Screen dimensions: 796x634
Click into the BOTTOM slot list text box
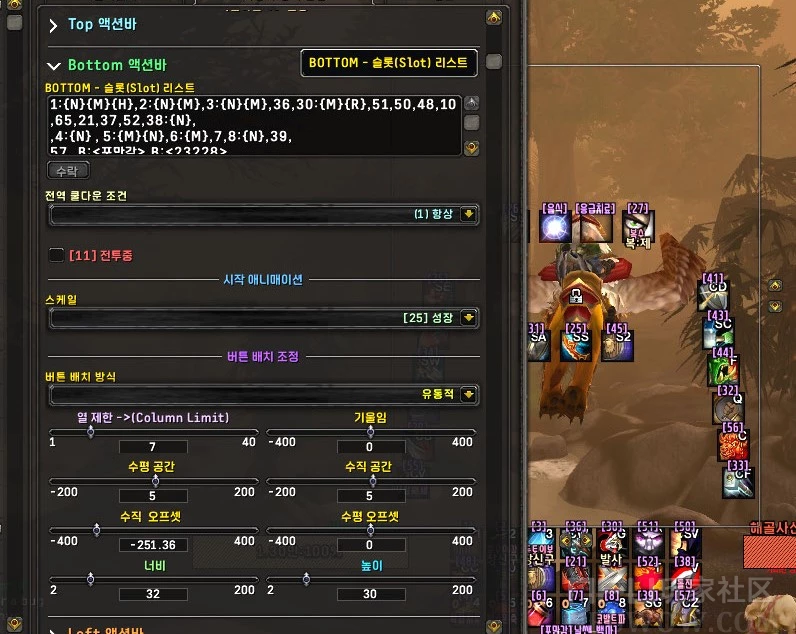coord(250,124)
